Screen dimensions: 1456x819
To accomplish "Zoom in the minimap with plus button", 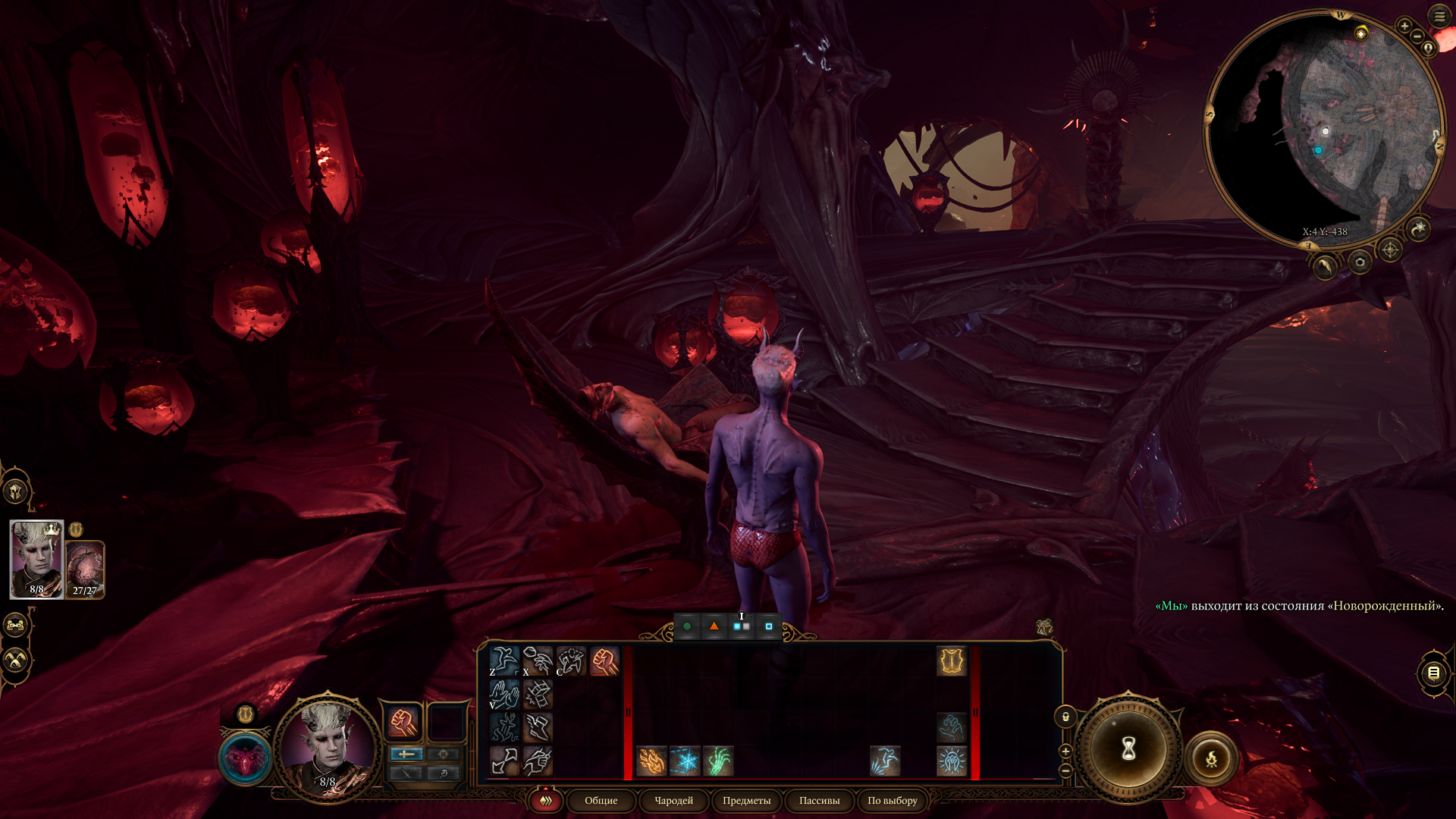I will (1404, 26).
